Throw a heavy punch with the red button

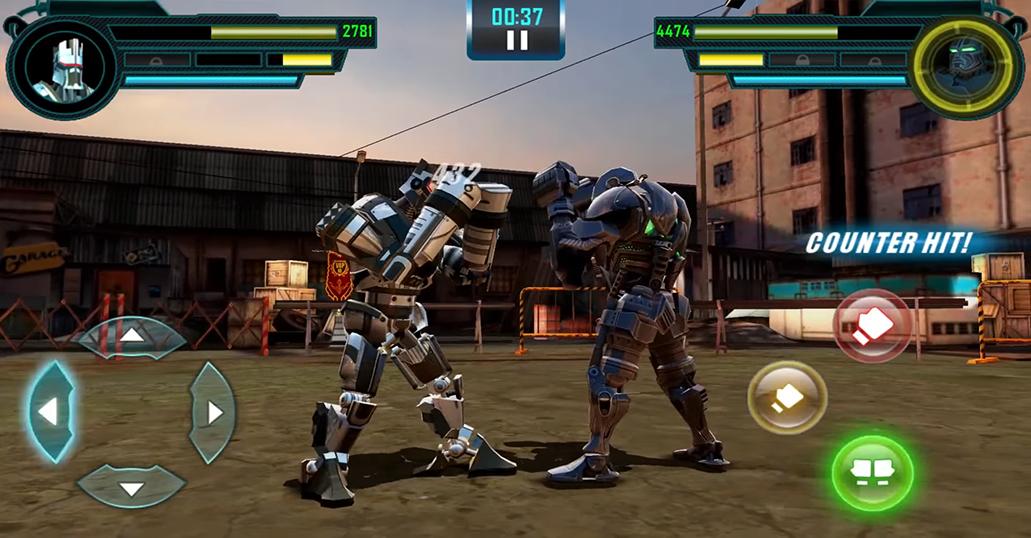click(x=872, y=326)
